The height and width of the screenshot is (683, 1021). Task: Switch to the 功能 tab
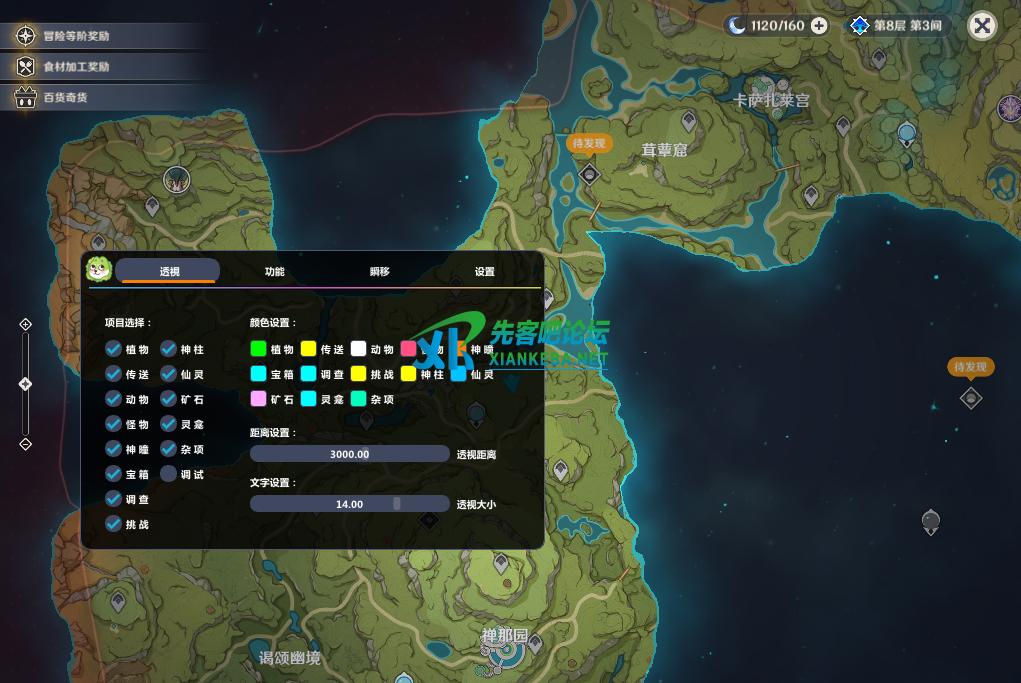pos(274,272)
